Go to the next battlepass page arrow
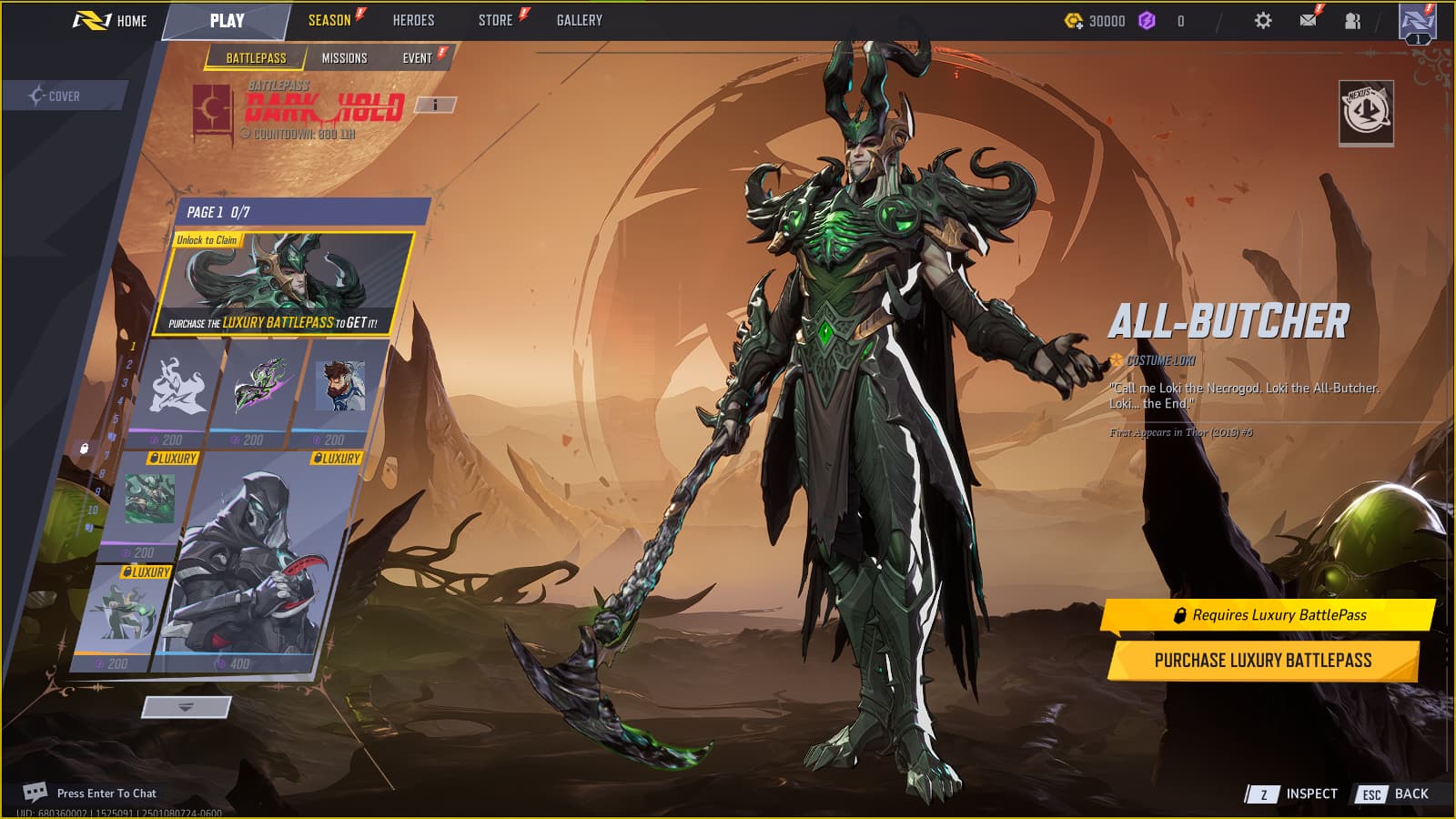The width and height of the screenshot is (1456, 819). [x=186, y=707]
